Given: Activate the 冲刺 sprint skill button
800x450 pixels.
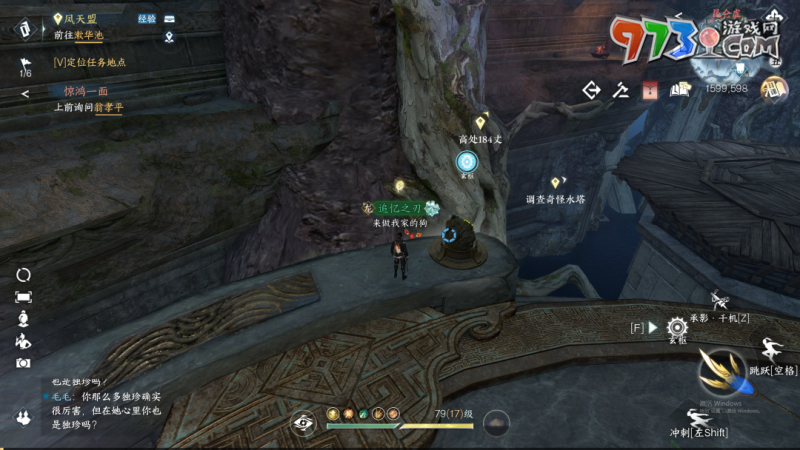Looking at the screenshot, I should click(x=698, y=418).
